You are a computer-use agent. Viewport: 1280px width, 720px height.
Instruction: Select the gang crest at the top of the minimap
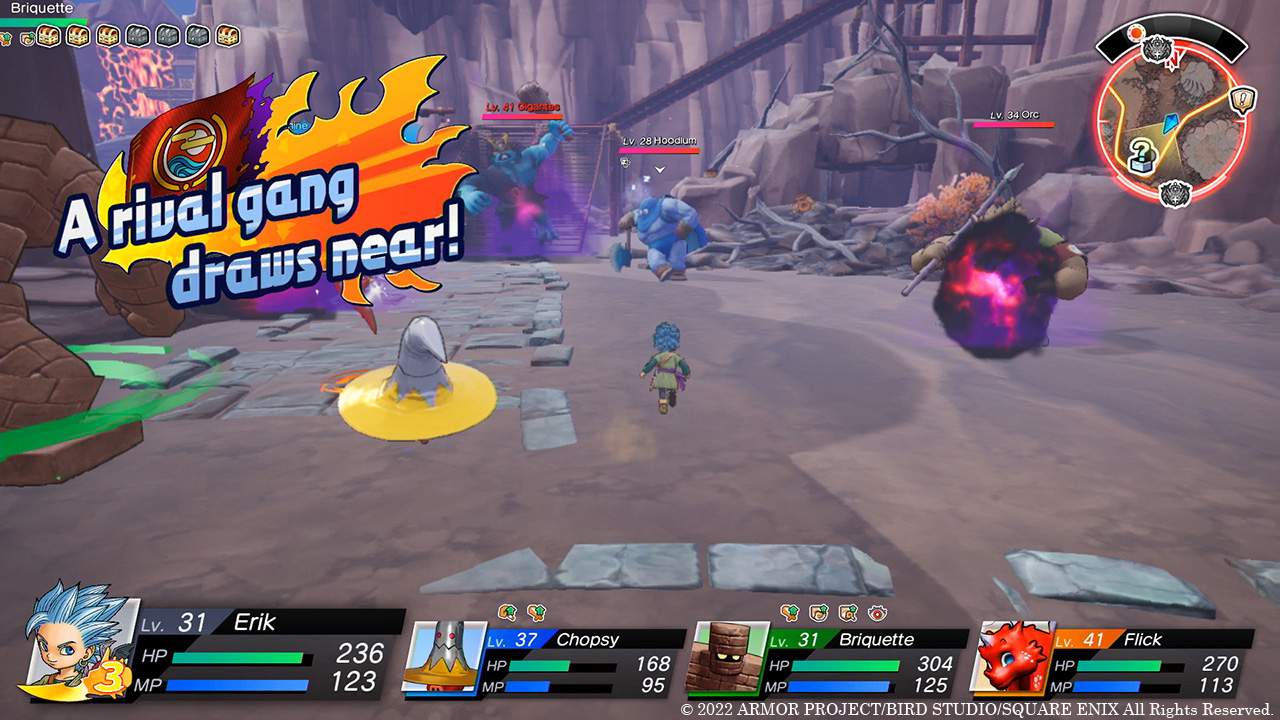click(x=1156, y=47)
